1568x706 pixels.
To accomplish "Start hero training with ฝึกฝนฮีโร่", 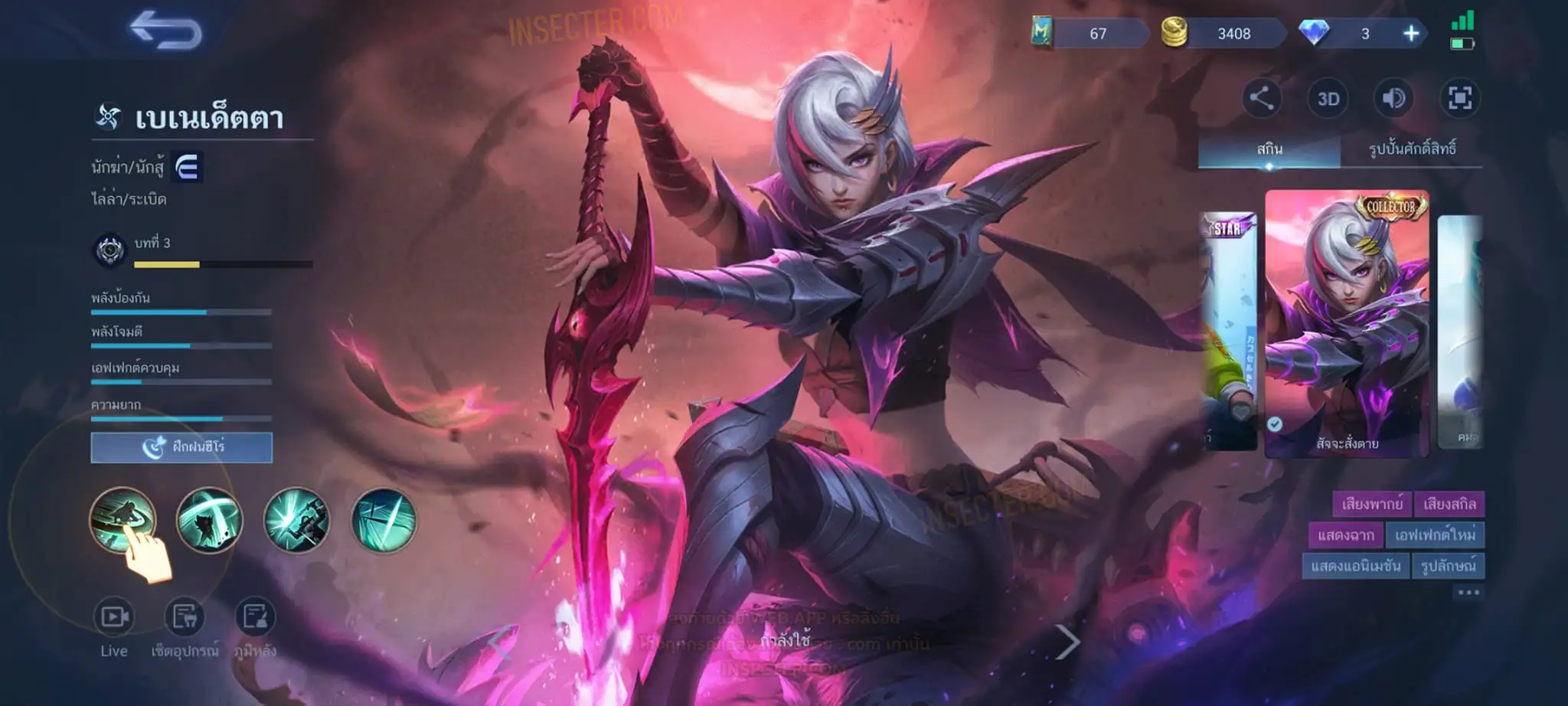I will pyautogui.click(x=181, y=447).
